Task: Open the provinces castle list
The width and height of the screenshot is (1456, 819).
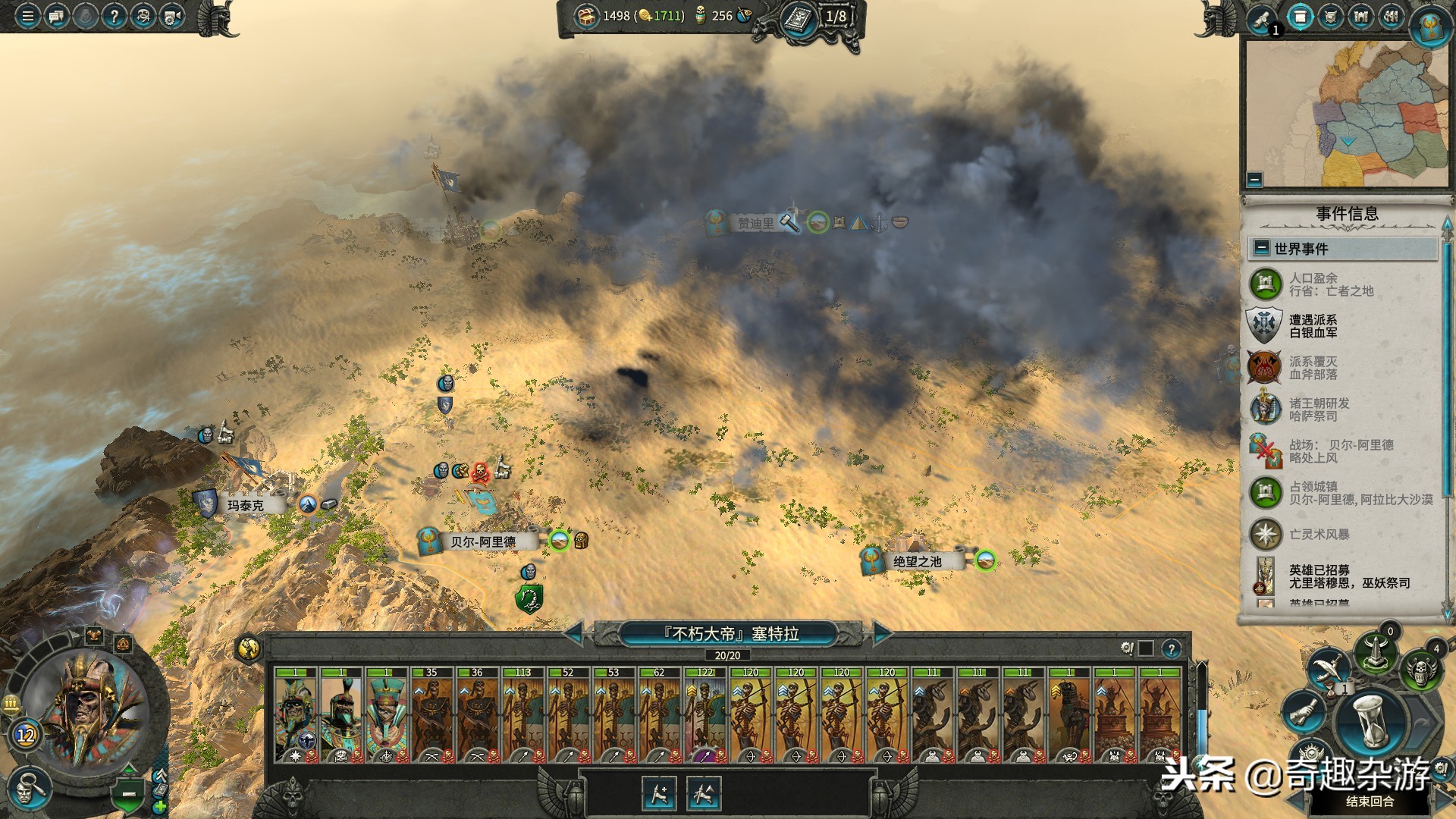Action: coord(1360,17)
